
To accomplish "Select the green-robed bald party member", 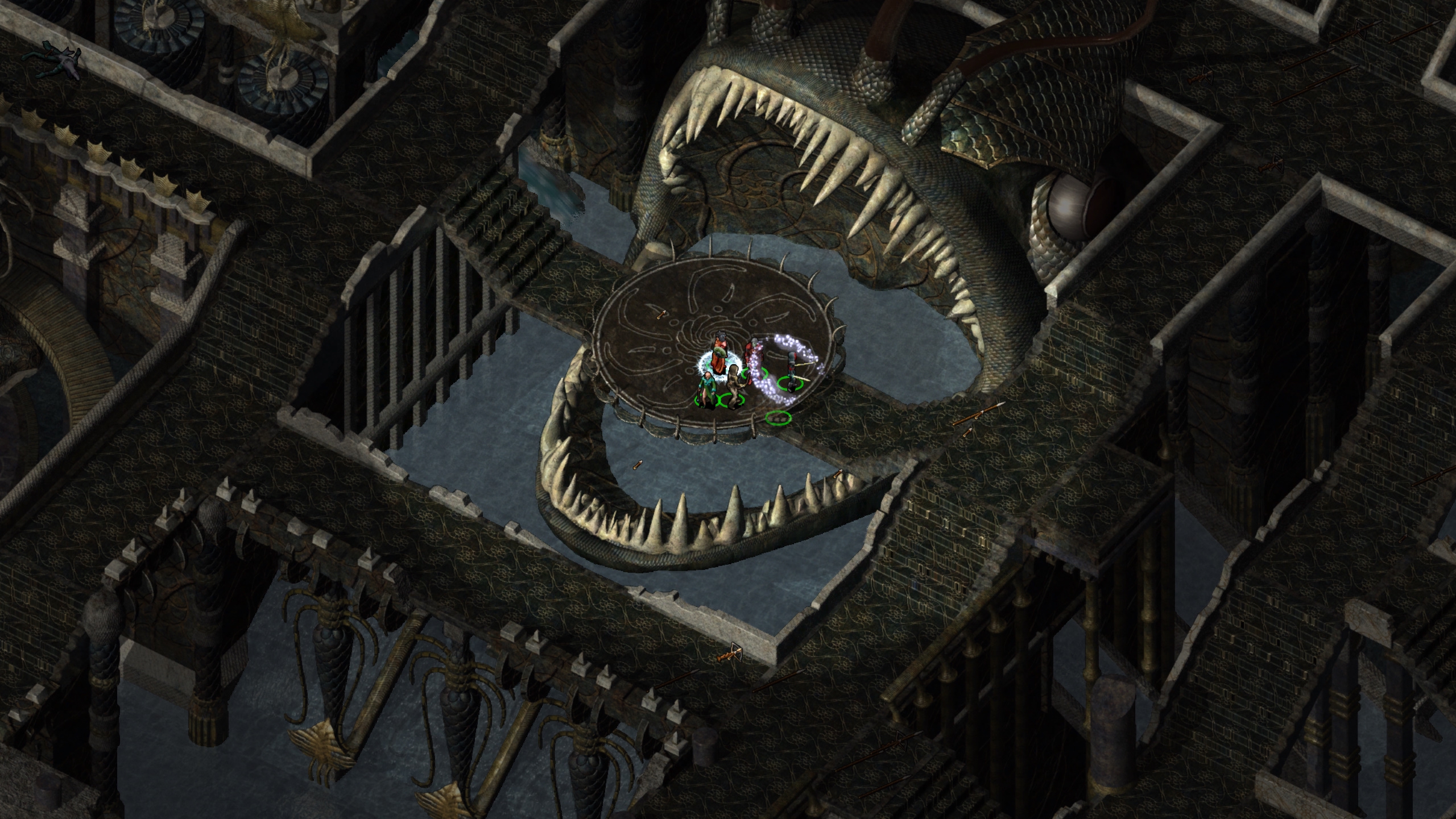I will 707,389.
